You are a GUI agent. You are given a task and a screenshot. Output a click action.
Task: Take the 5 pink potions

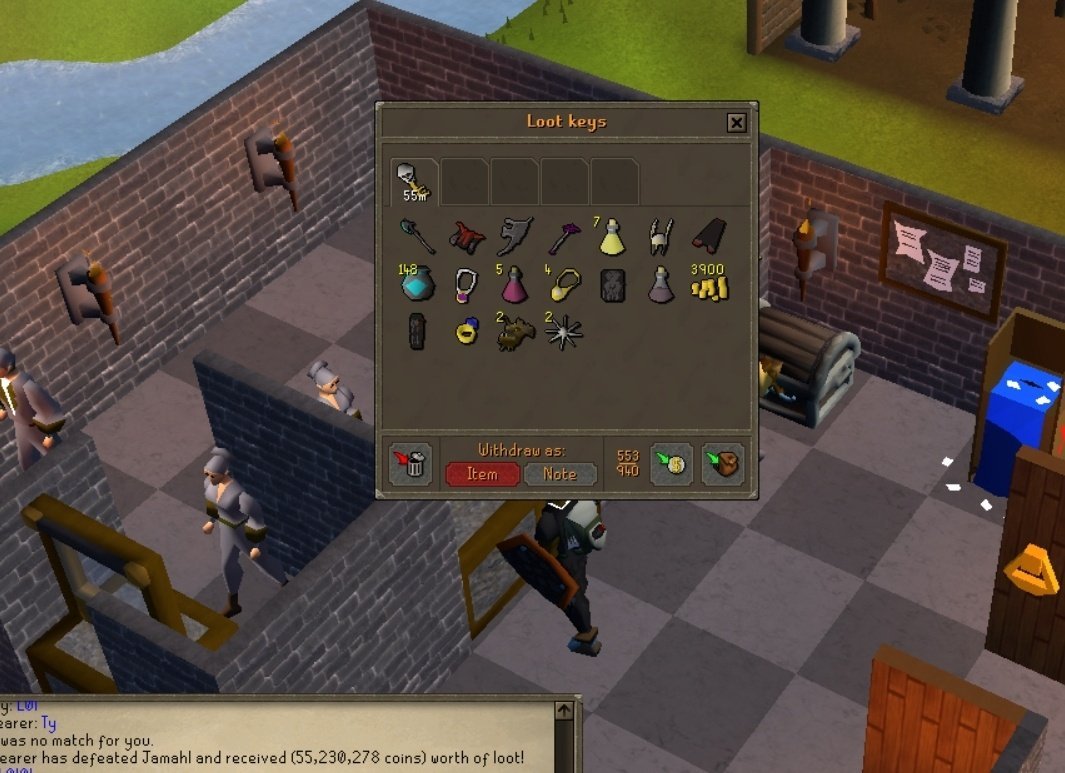[515, 286]
